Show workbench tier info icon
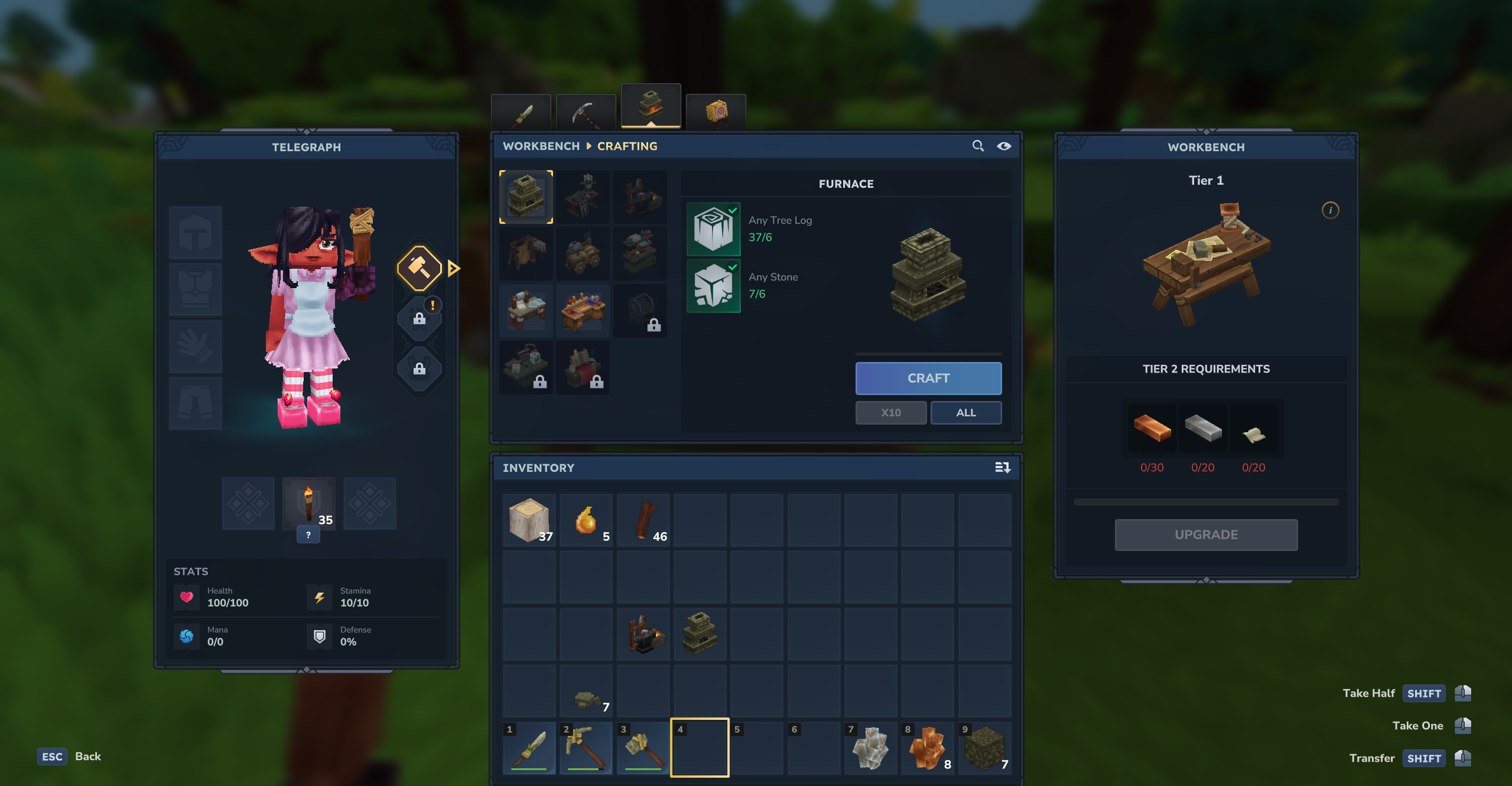Viewport: 1512px width, 786px height. 1330,210
